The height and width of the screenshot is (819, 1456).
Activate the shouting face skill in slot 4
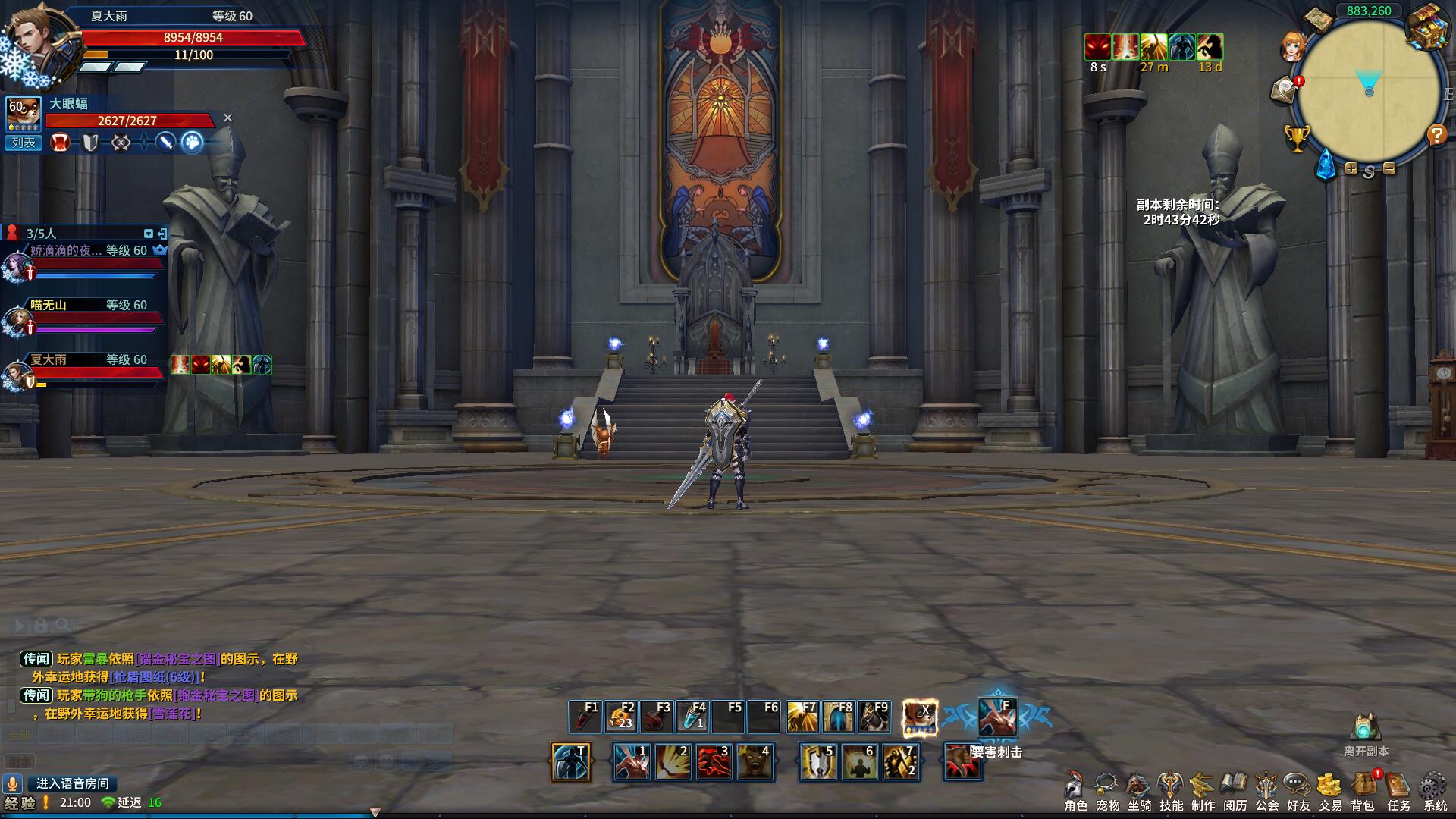coord(755,761)
